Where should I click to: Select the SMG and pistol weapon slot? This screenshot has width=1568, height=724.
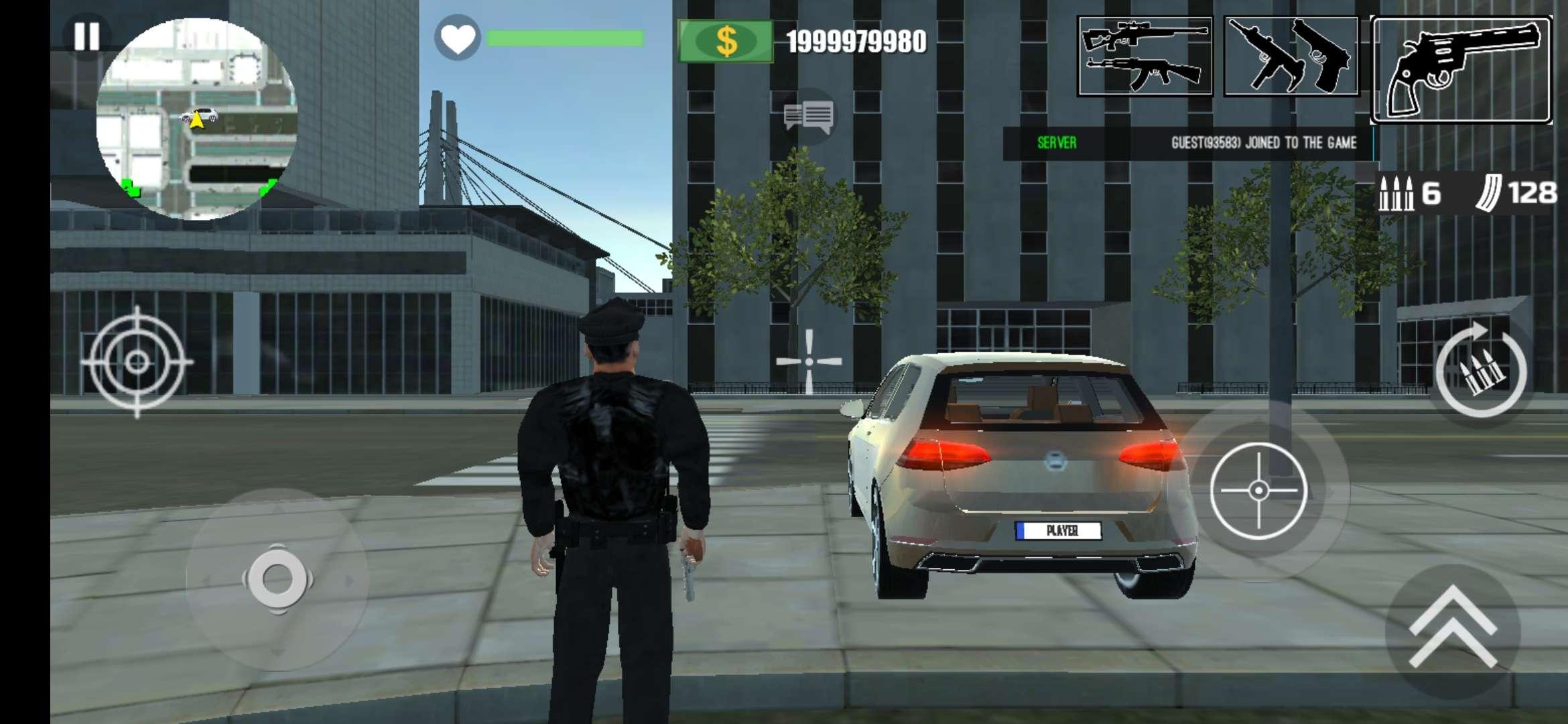pyautogui.click(x=1293, y=57)
